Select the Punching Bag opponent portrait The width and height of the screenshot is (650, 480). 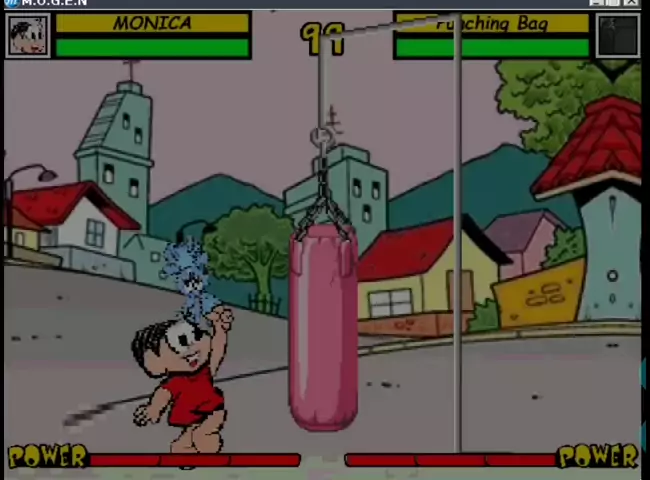coord(617,36)
